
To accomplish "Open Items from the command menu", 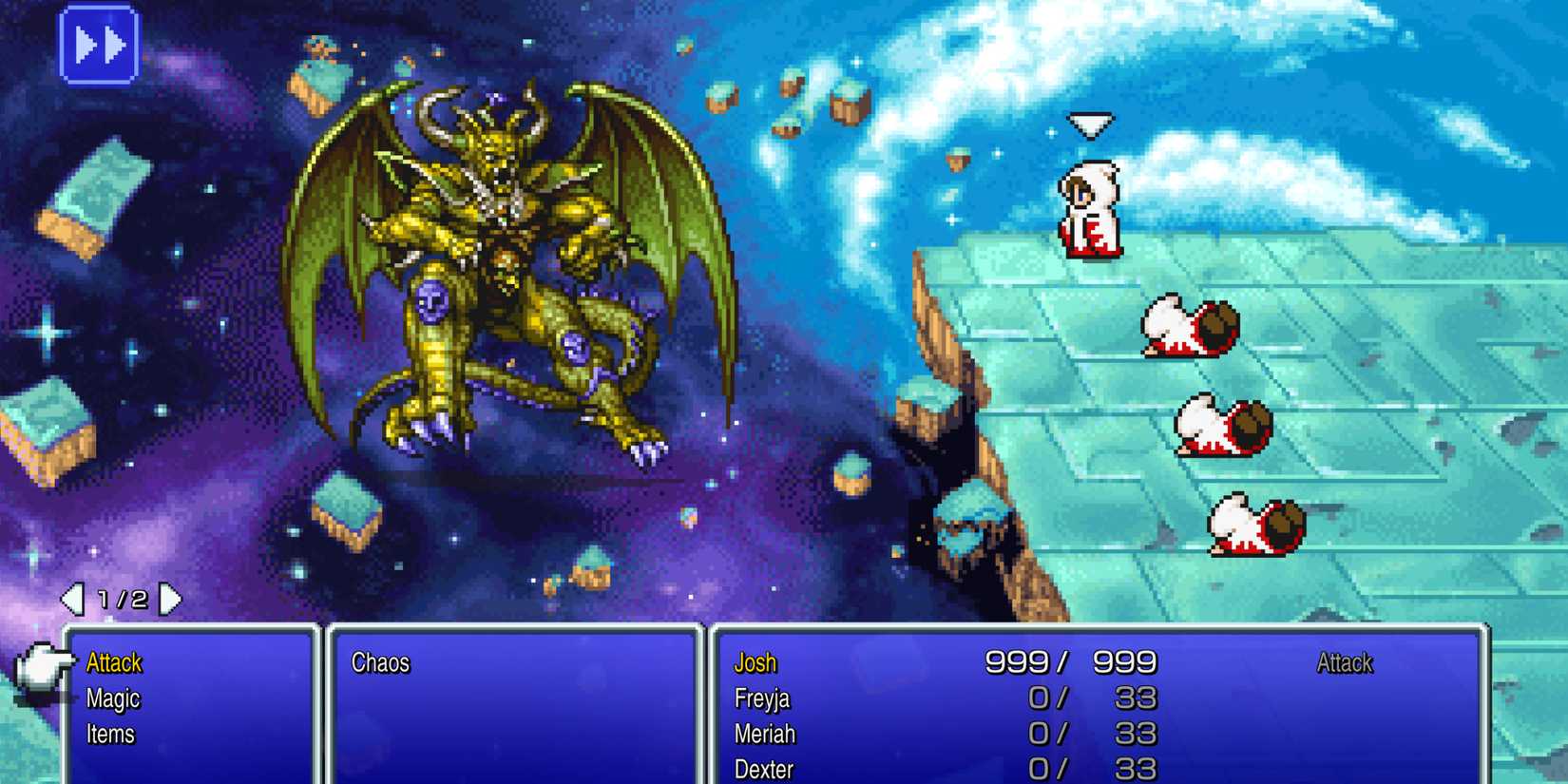I will pos(109,733).
